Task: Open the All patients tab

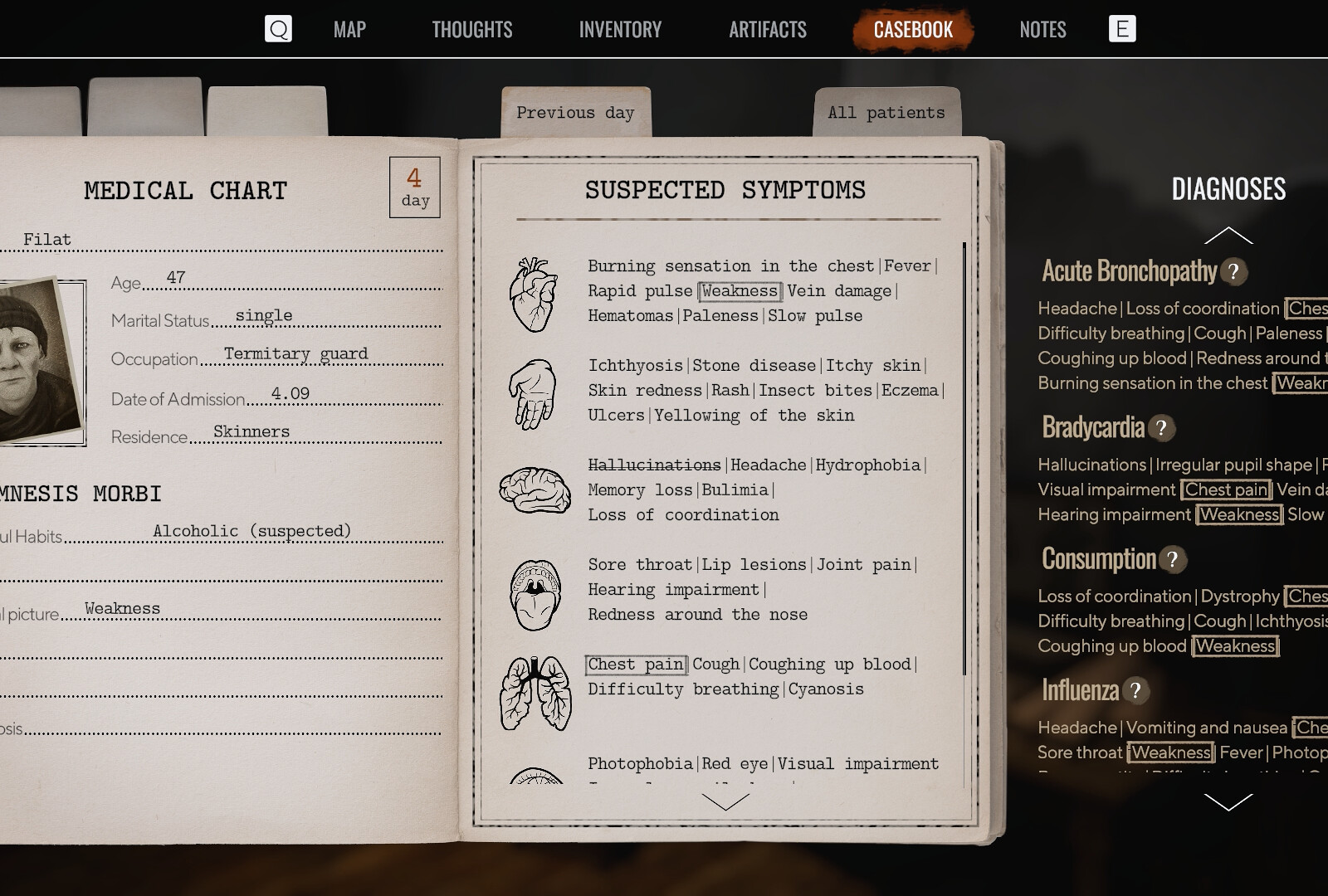Action: click(x=884, y=111)
